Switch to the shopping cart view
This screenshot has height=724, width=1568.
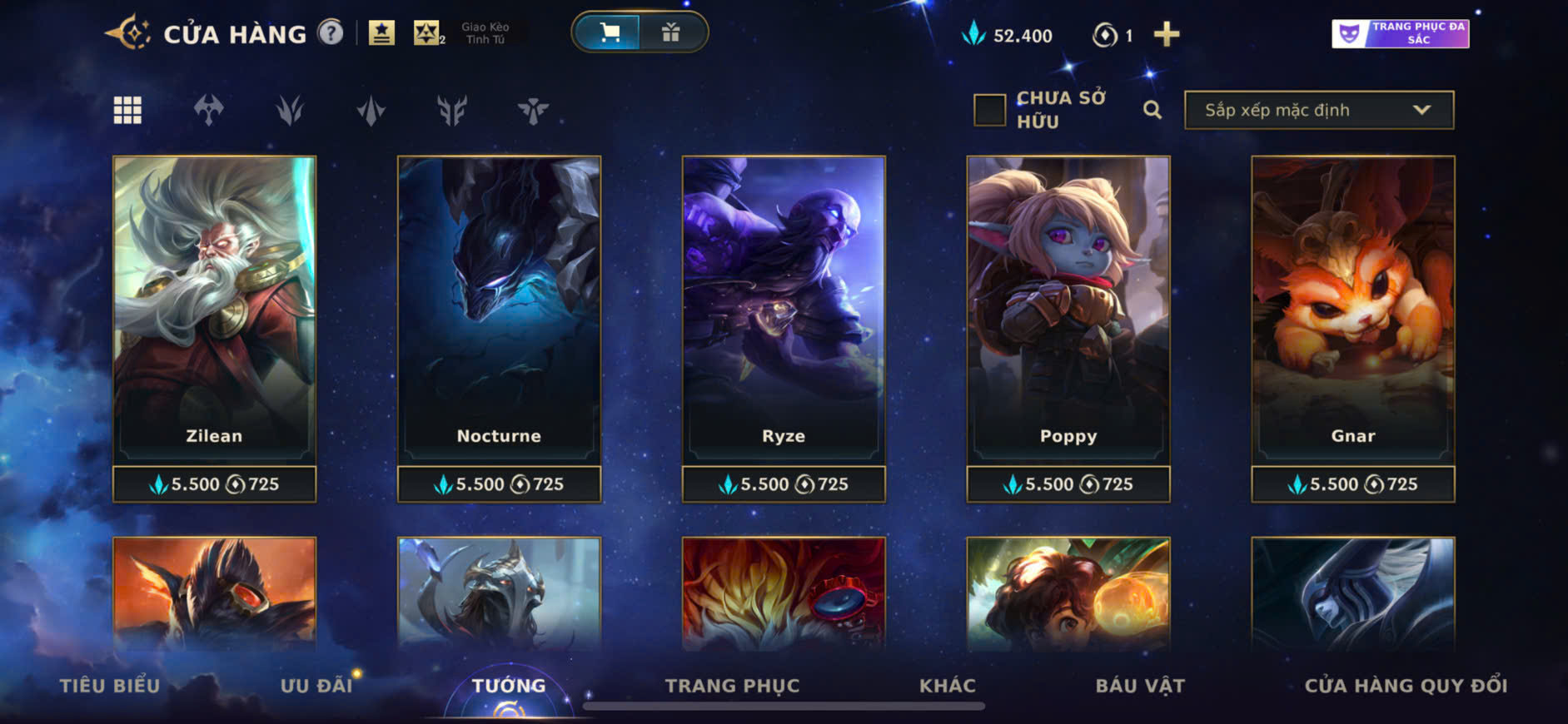(x=609, y=32)
